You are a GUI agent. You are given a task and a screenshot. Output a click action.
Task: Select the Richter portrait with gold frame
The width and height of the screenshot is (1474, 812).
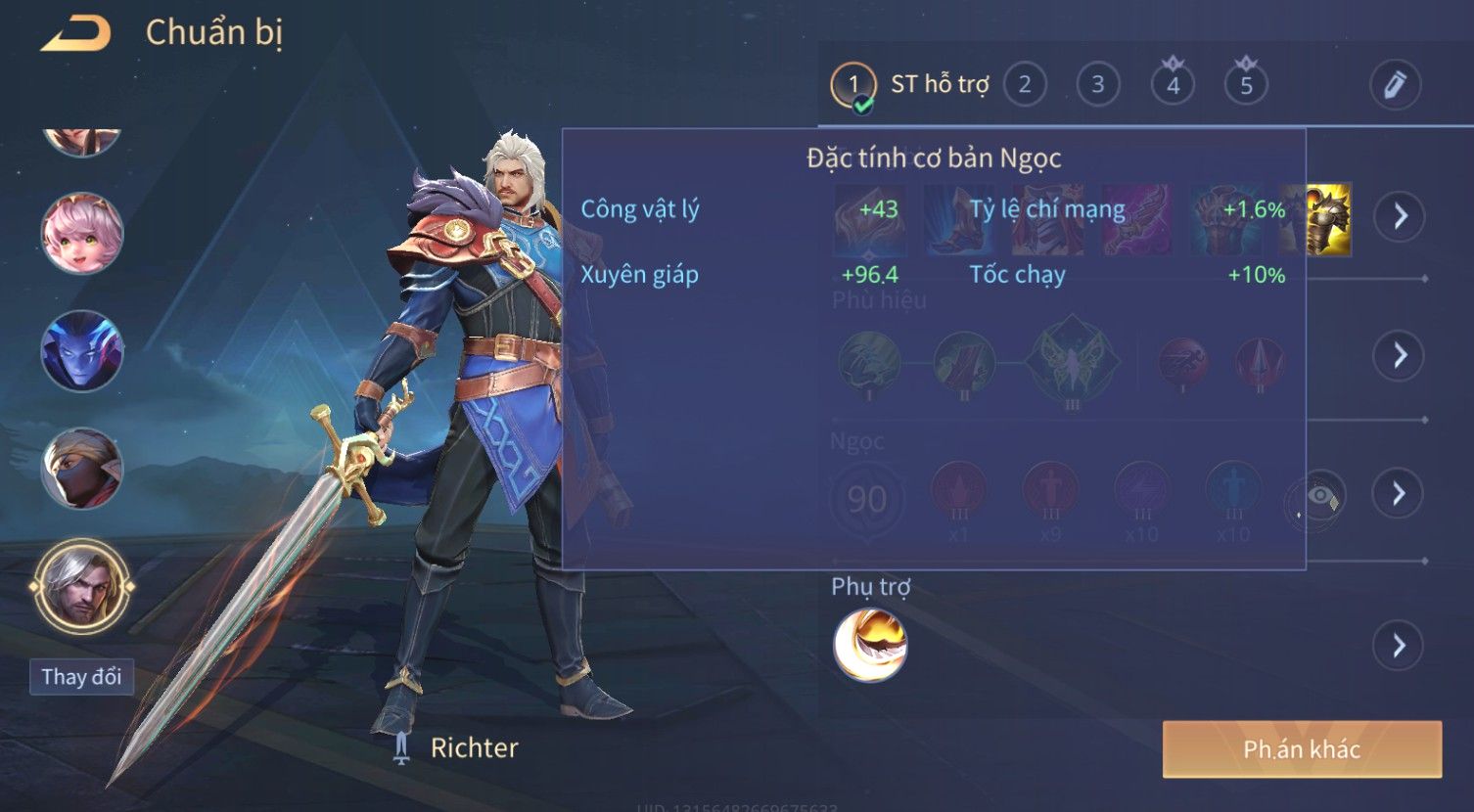pyautogui.click(x=82, y=586)
